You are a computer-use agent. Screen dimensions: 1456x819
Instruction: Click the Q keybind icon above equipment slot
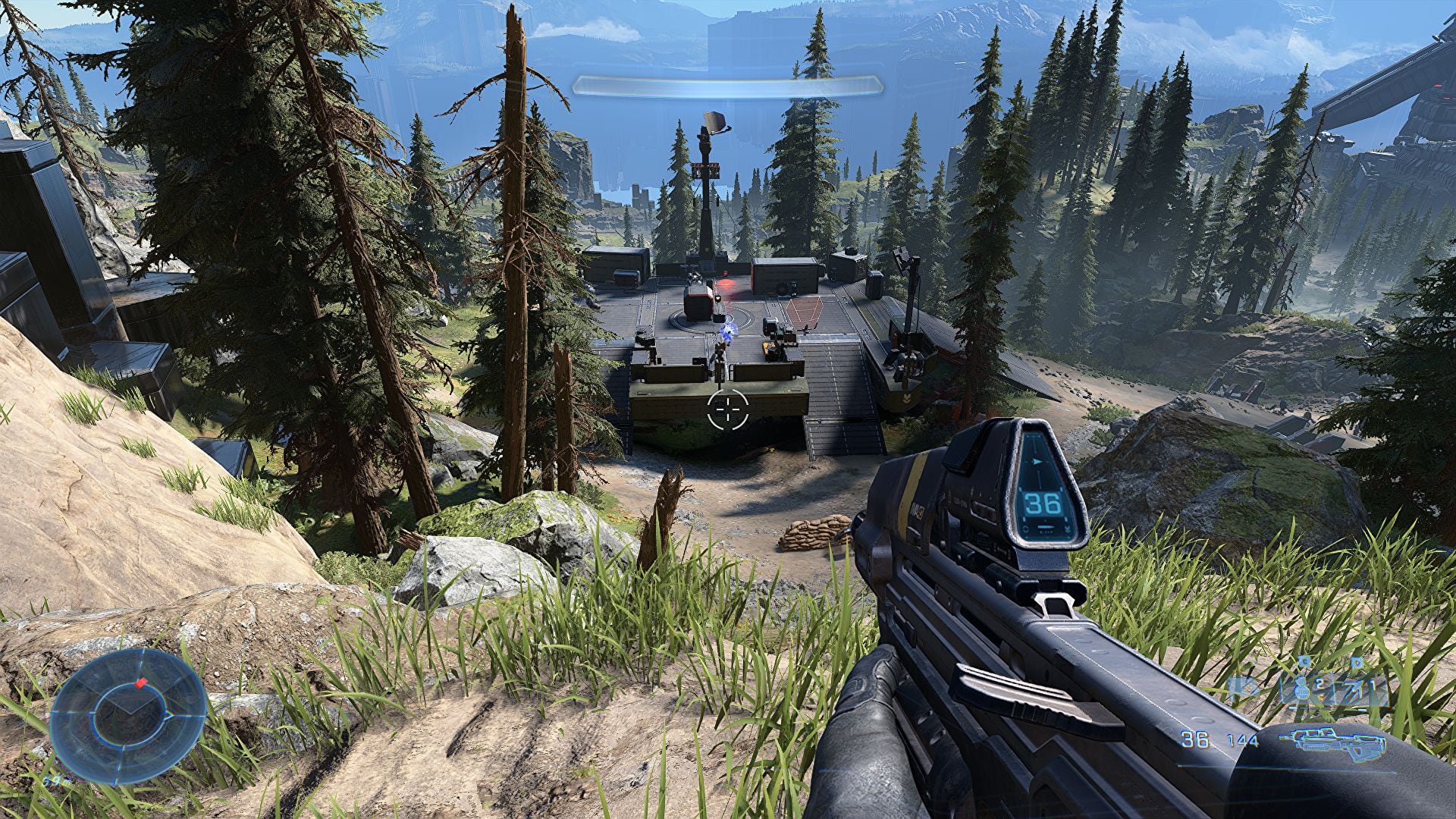[x=1355, y=661]
